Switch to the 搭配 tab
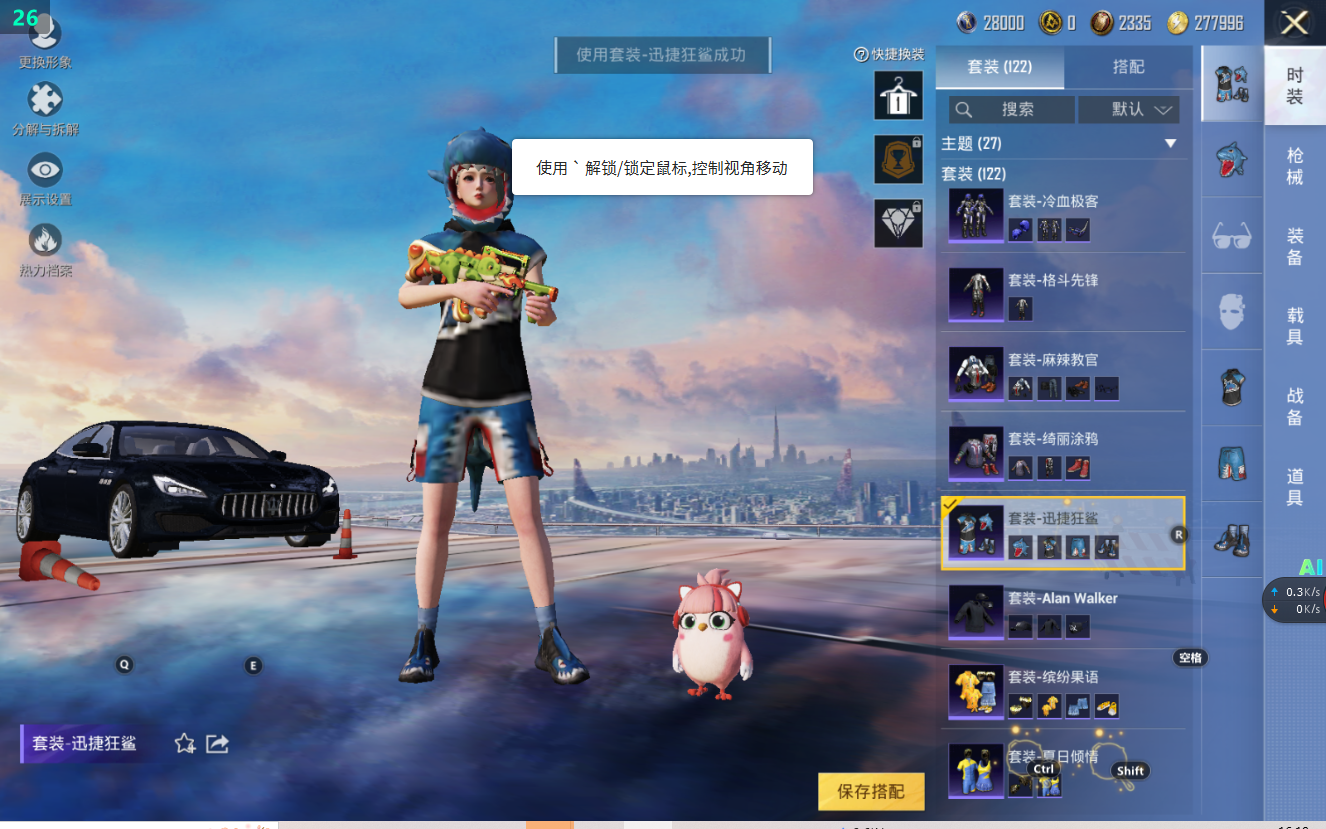 (1128, 67)
